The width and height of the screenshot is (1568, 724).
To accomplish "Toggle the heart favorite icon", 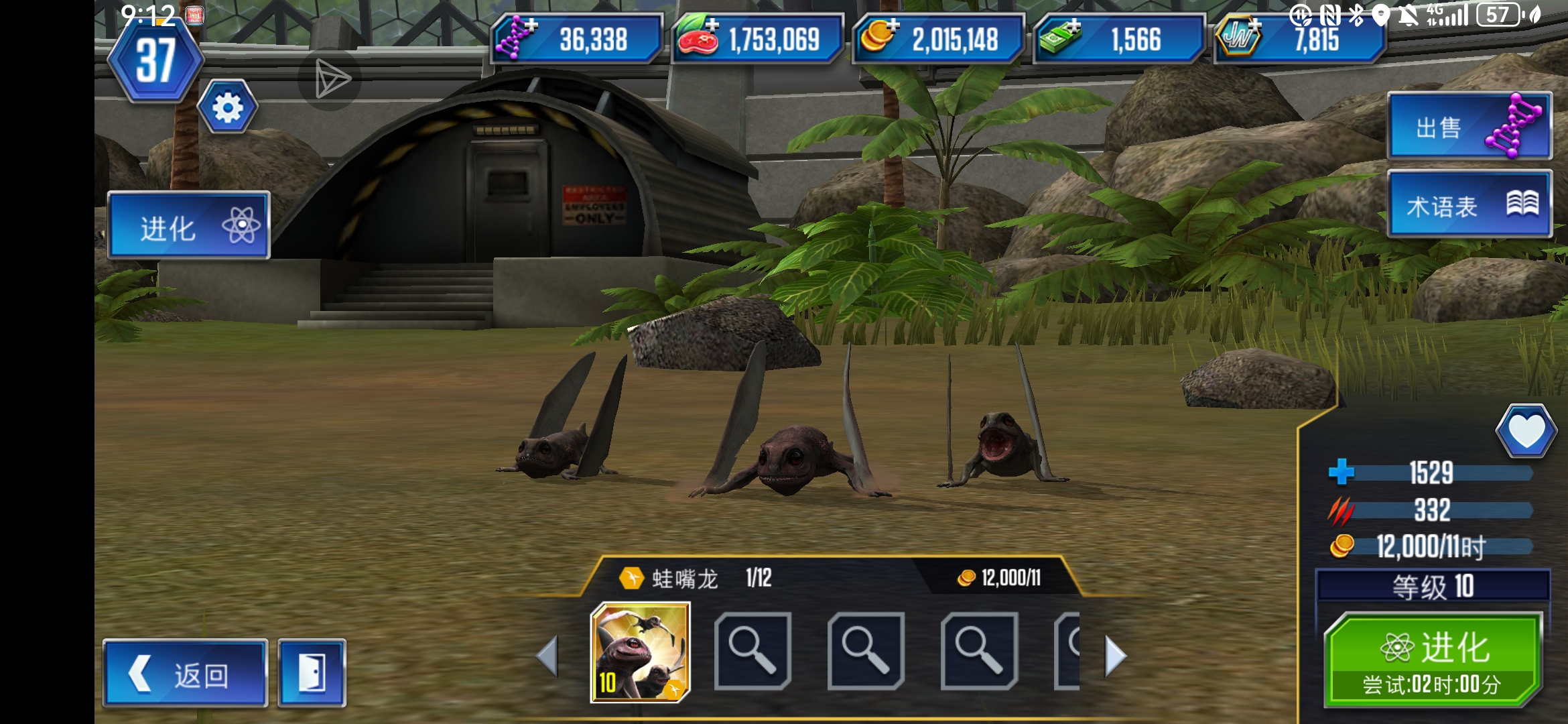I will (1526, 431).
